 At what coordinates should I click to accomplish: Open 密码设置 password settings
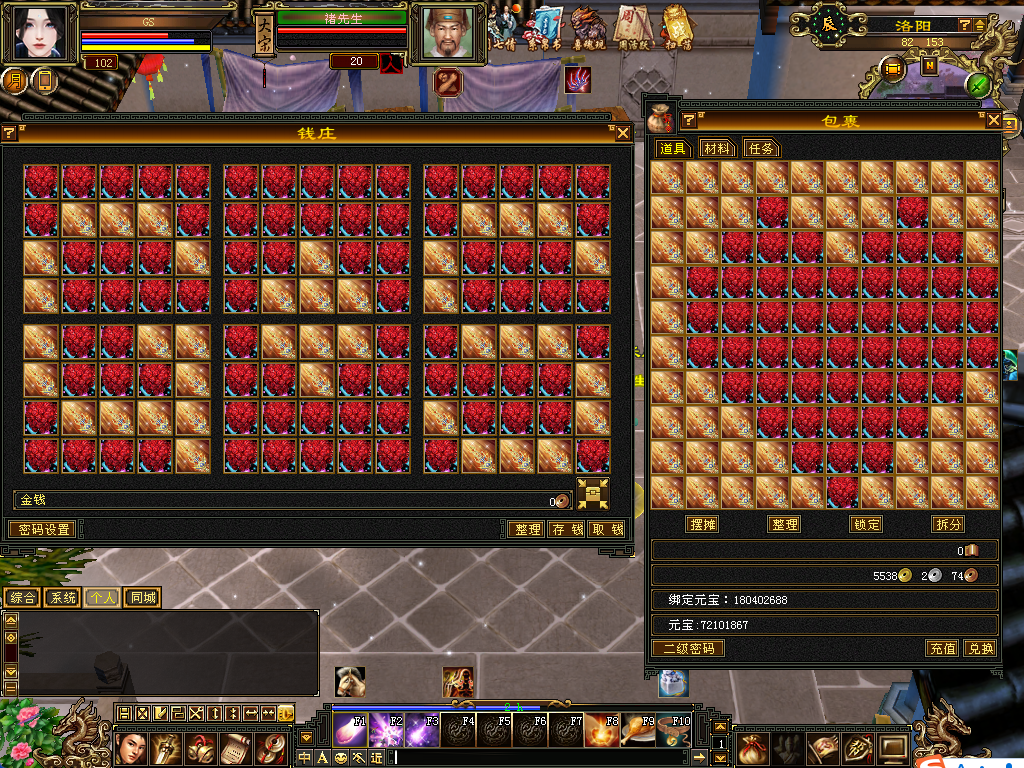[x=40, y=529]
